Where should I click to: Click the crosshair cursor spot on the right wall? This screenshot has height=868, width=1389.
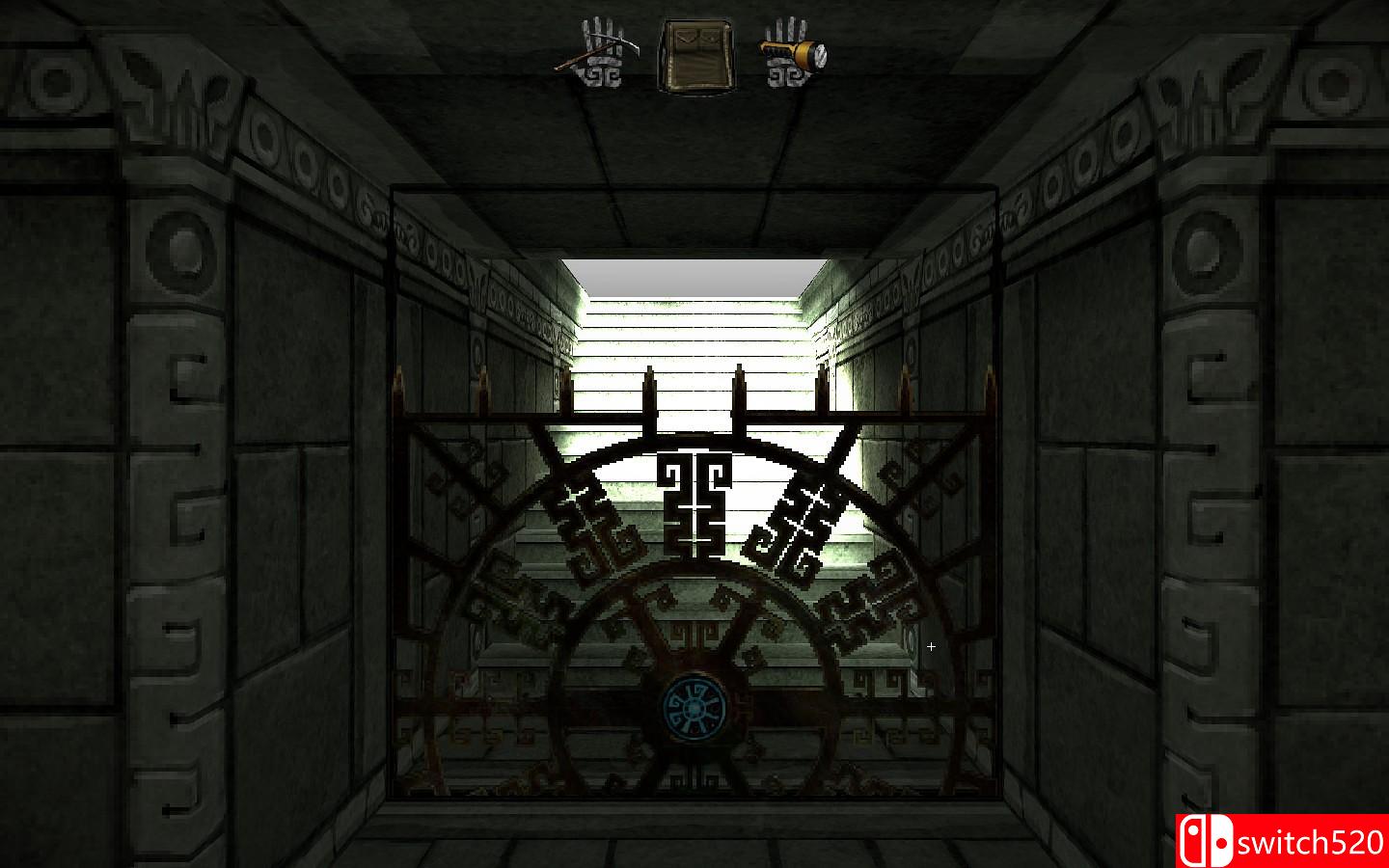pos(930,646)
